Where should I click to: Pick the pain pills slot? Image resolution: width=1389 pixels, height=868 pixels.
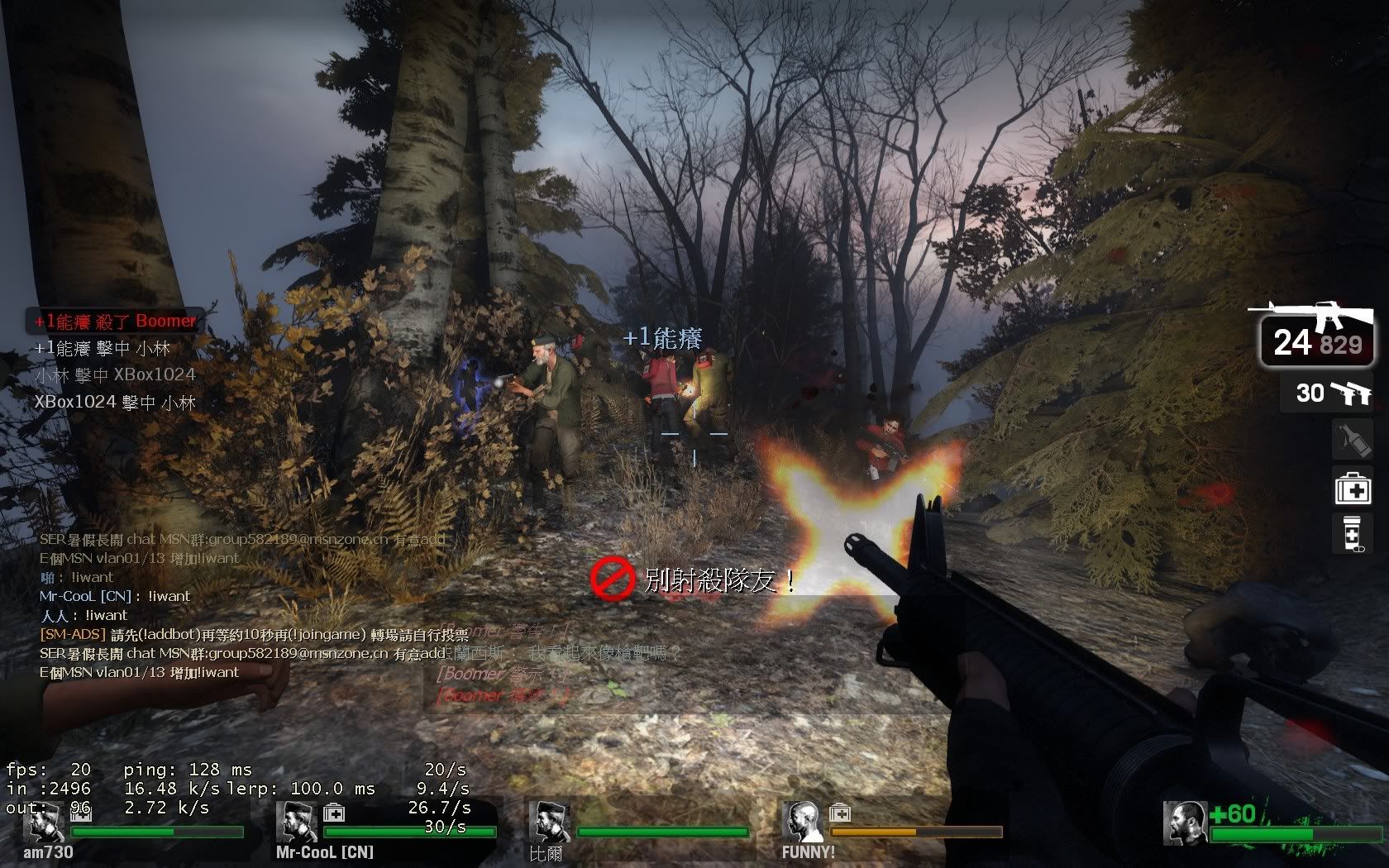[x=1353, y=534]
